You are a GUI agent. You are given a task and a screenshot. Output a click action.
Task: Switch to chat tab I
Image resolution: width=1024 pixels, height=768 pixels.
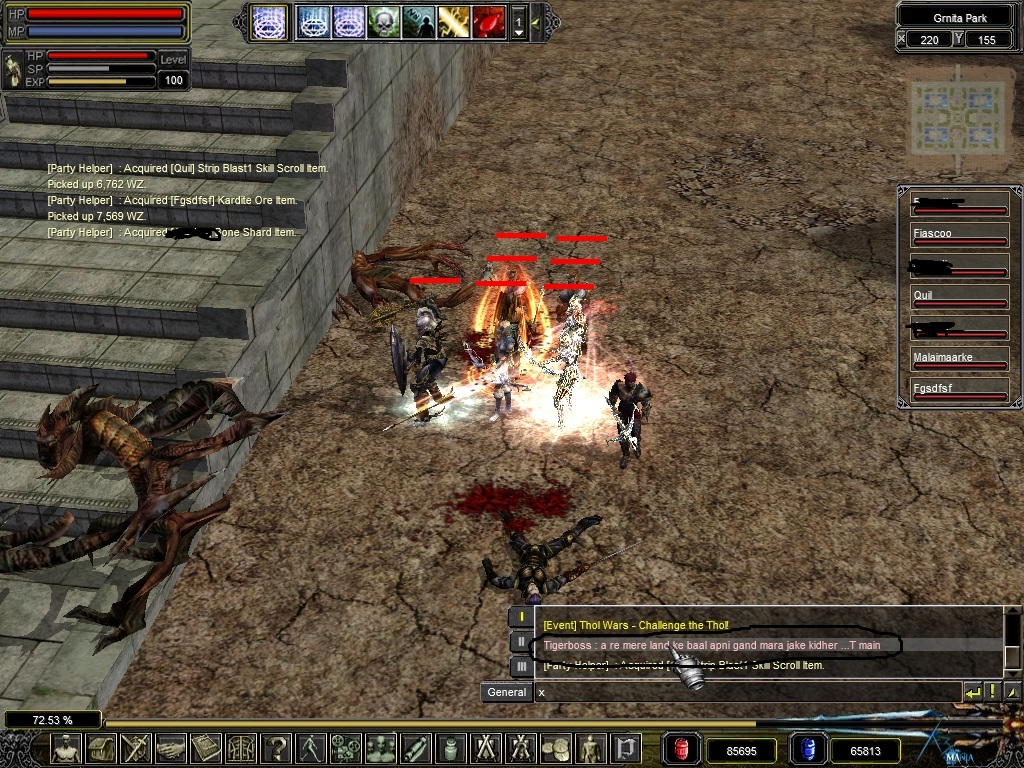520,618
